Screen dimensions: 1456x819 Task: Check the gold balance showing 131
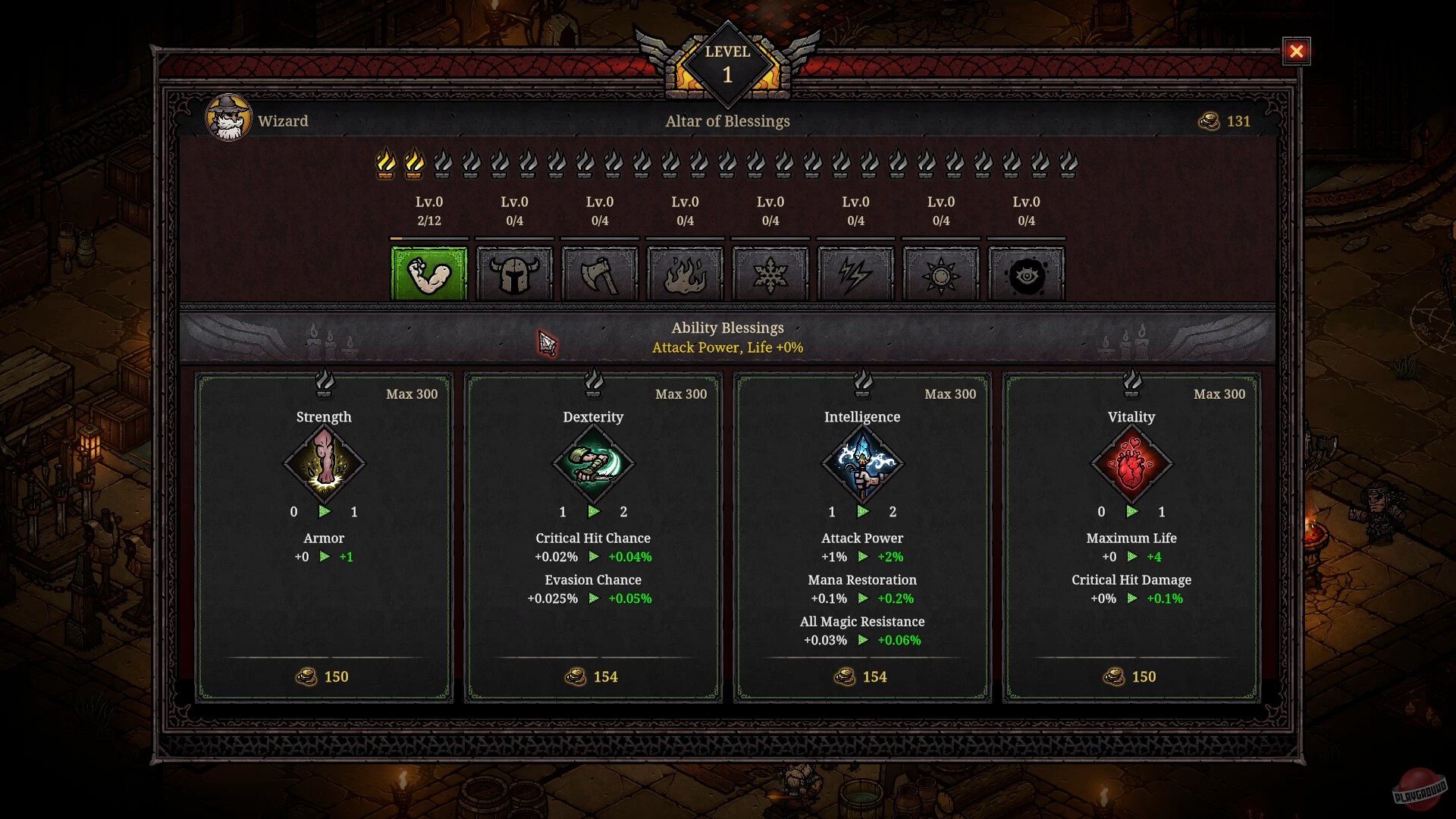point(1225,121)
